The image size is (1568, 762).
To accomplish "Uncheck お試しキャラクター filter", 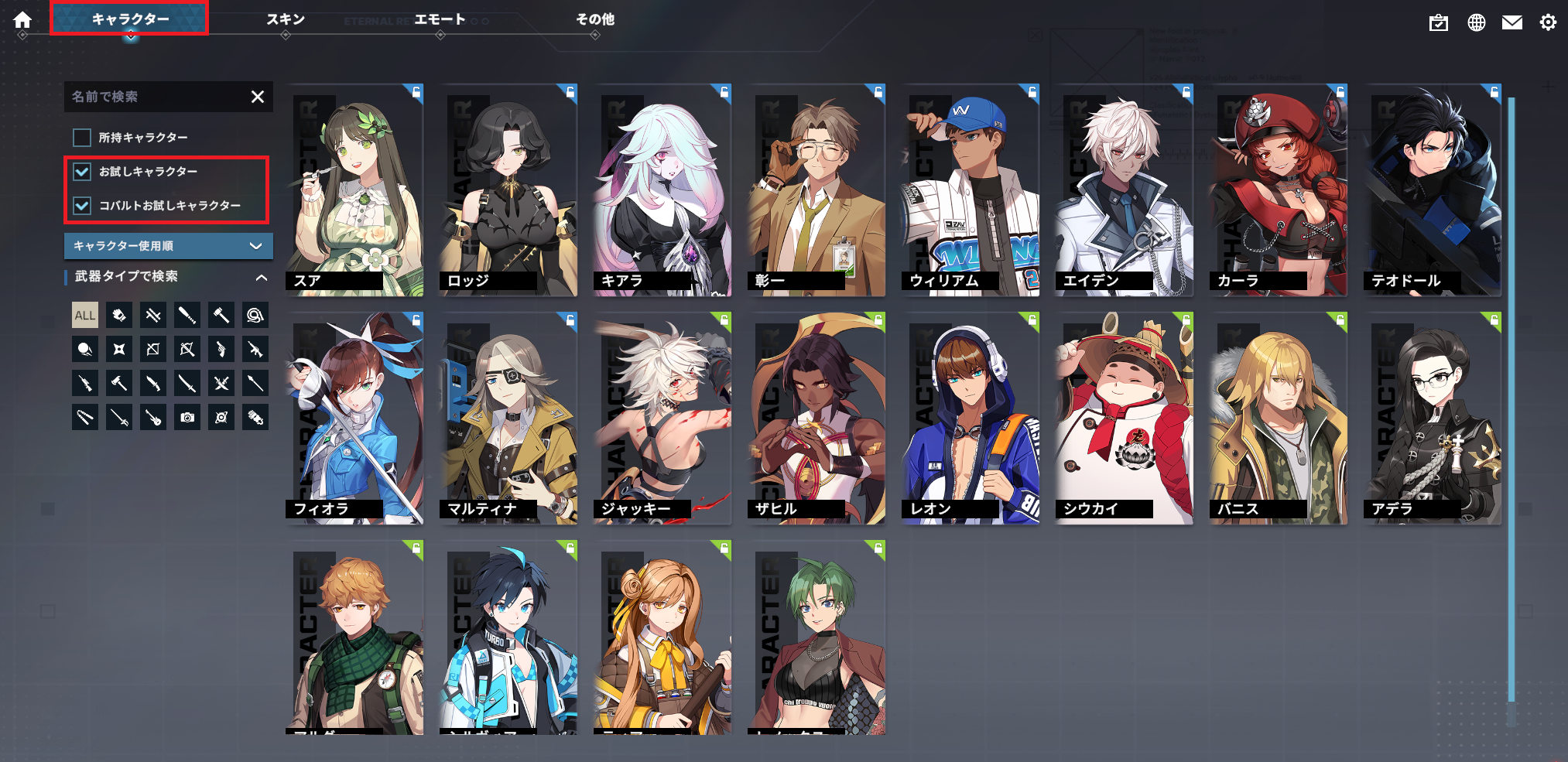I will (82, 172).
